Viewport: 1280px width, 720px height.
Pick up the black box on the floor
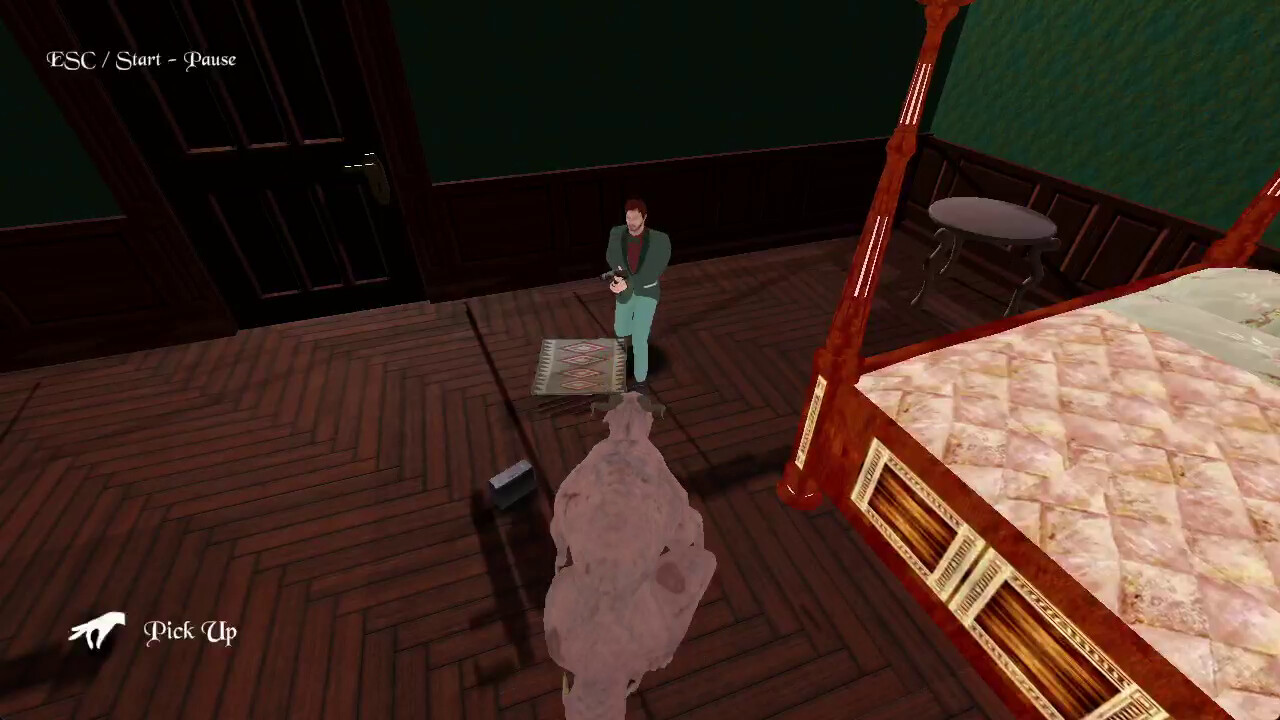(x=512, y=484)
